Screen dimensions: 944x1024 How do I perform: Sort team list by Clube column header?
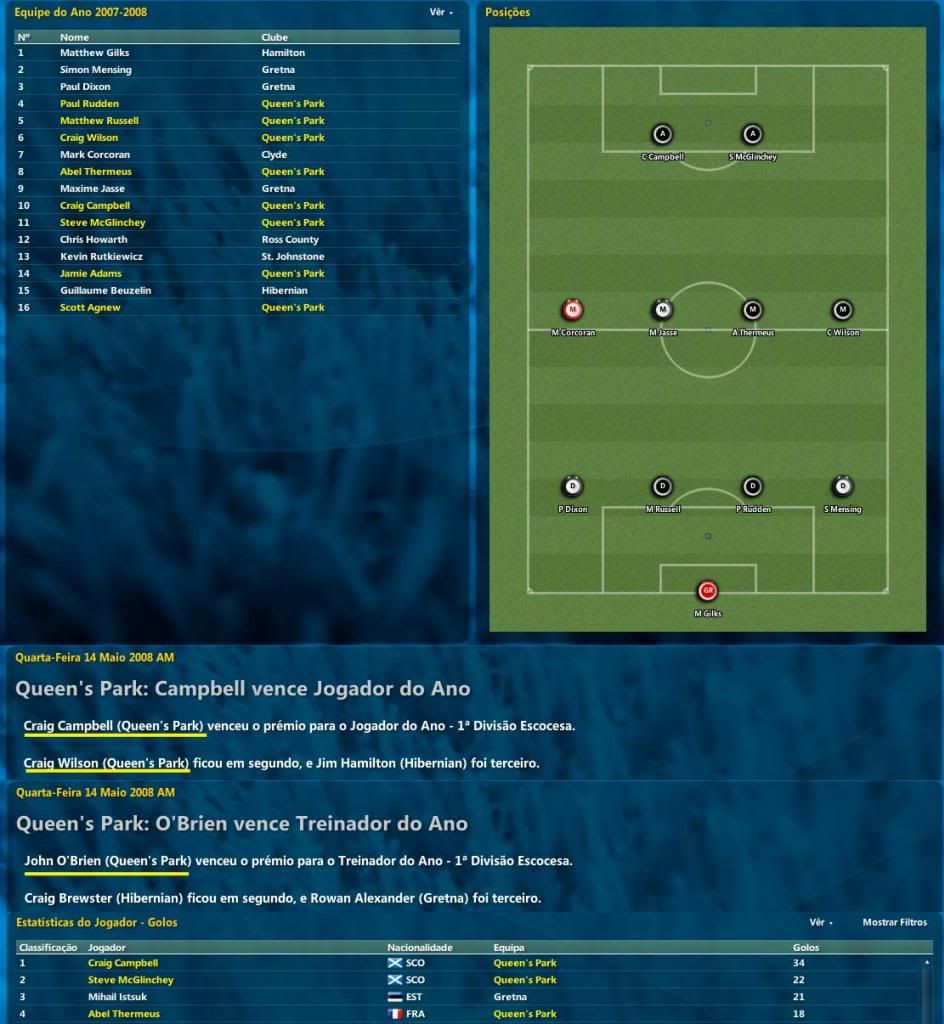275,37
